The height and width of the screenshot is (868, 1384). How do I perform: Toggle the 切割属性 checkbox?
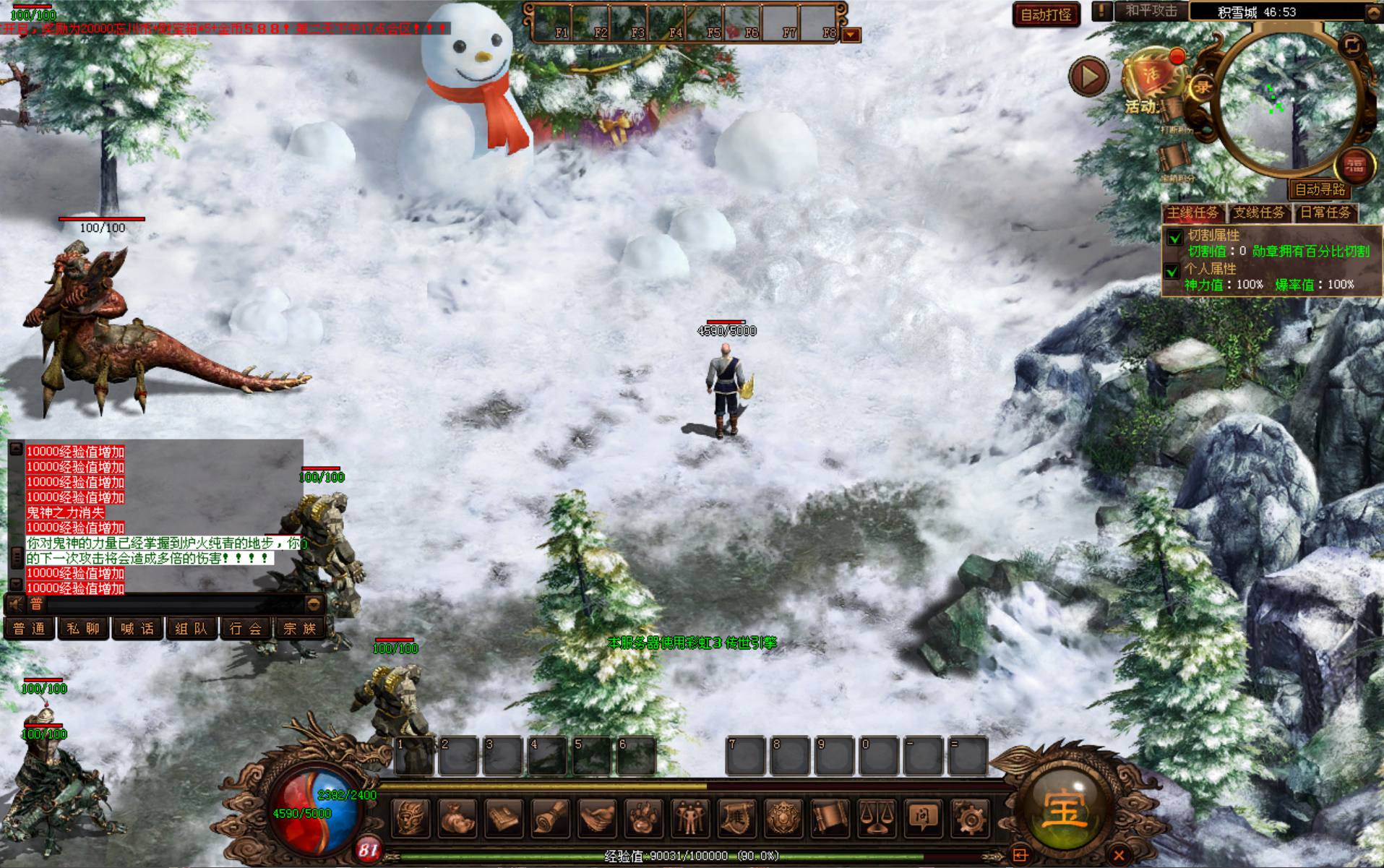(x=1174, y=237)
